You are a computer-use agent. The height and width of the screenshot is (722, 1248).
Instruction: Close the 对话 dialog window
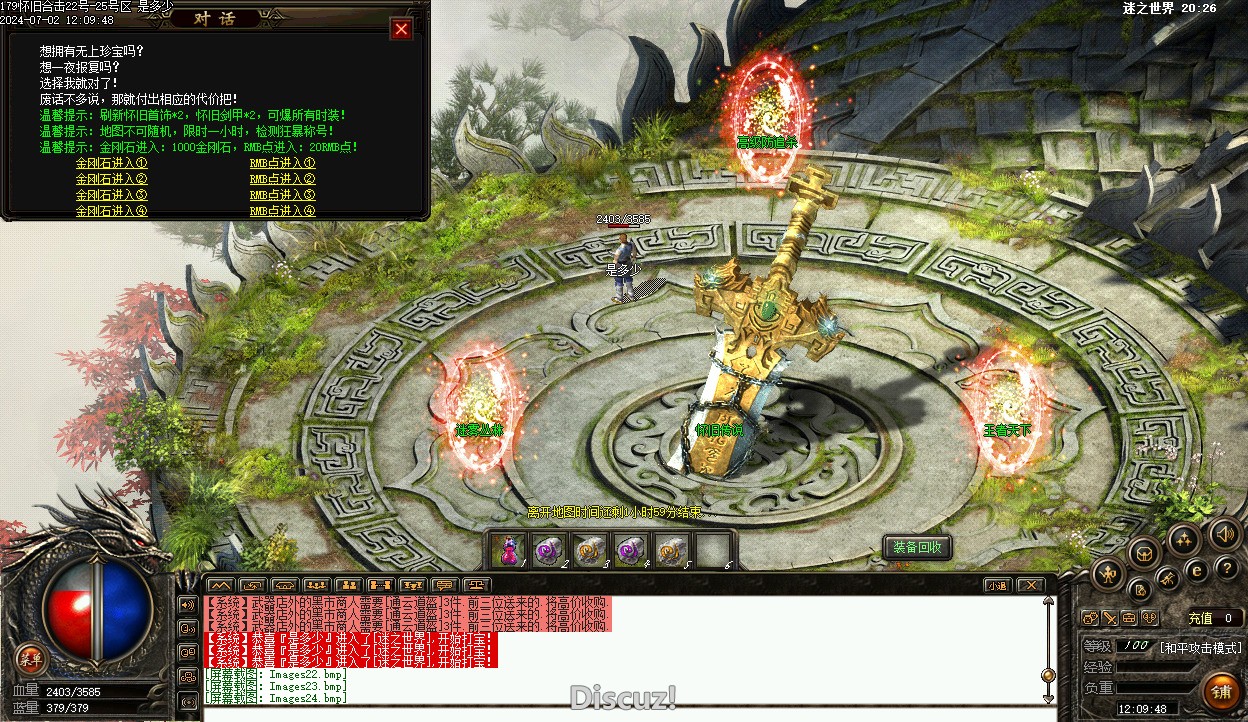[x=402, y=29]
